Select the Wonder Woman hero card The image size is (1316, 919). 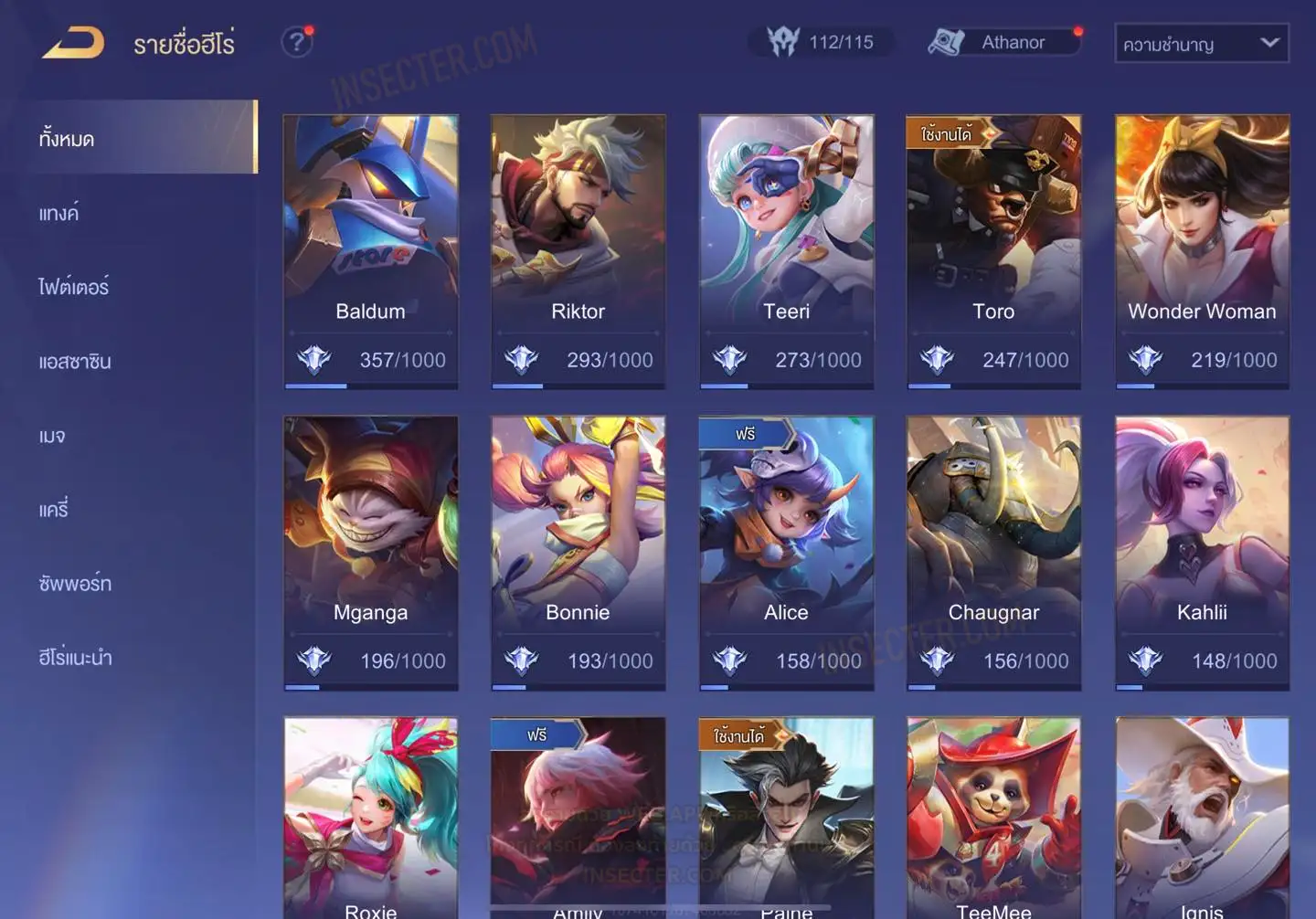pyautogui.click(x=1202, y=251)
